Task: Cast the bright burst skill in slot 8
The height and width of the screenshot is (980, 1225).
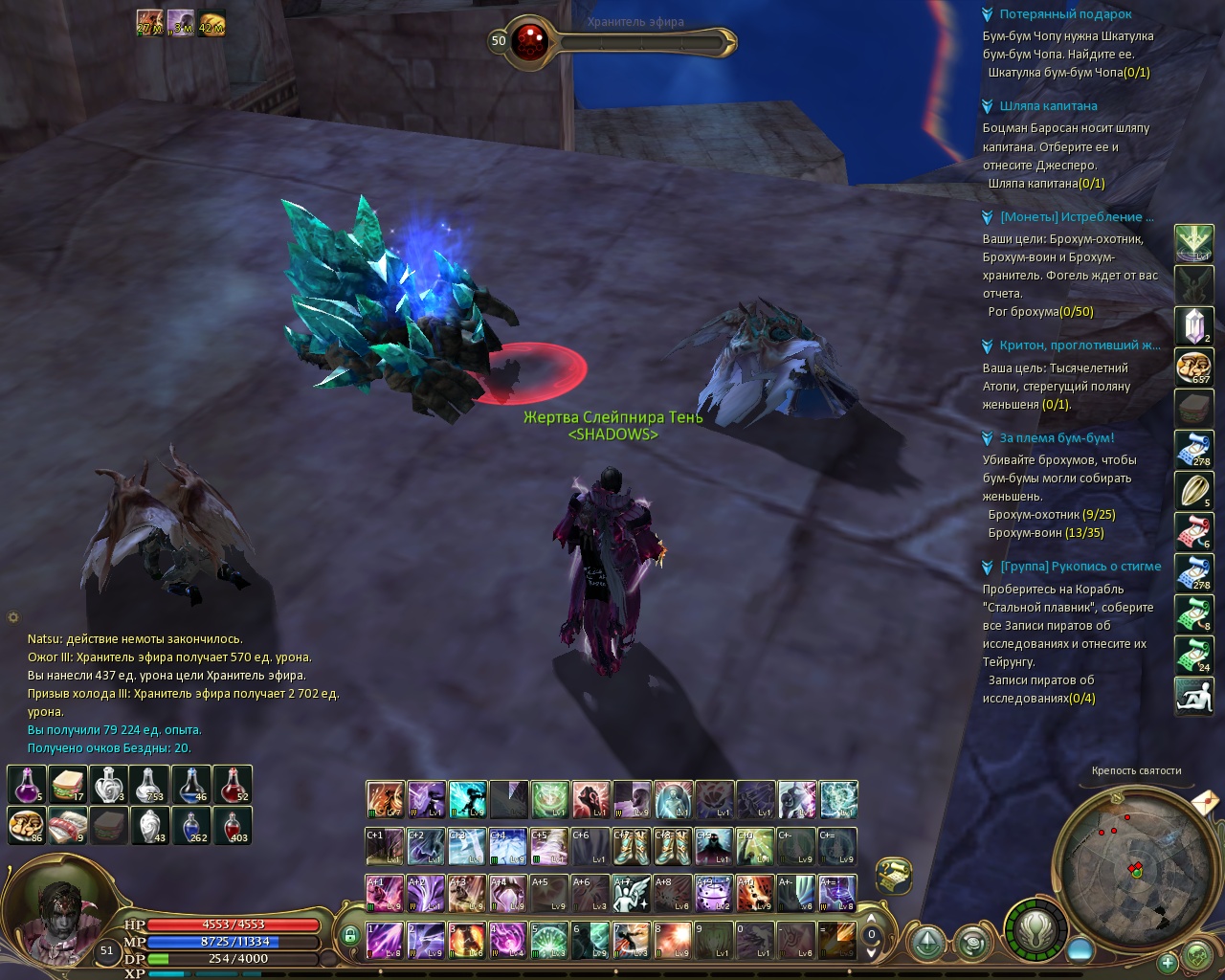Action: pyautogui.click(x=673, y=940)
